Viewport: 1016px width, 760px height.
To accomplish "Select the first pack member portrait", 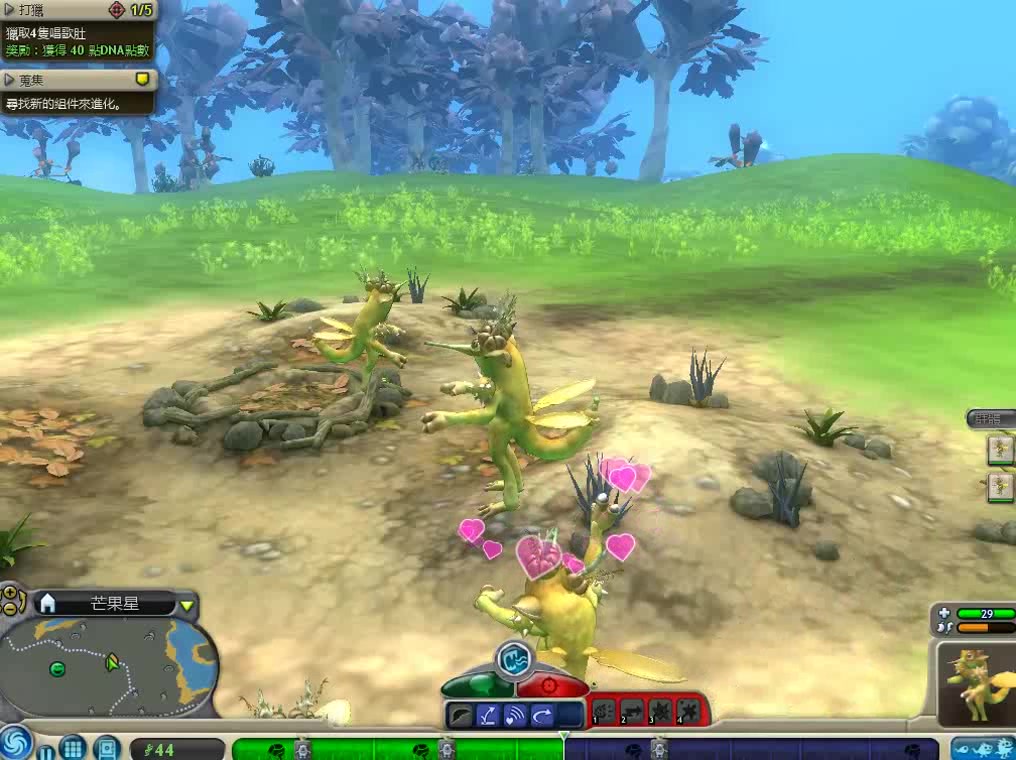I will pos(1000,451).
